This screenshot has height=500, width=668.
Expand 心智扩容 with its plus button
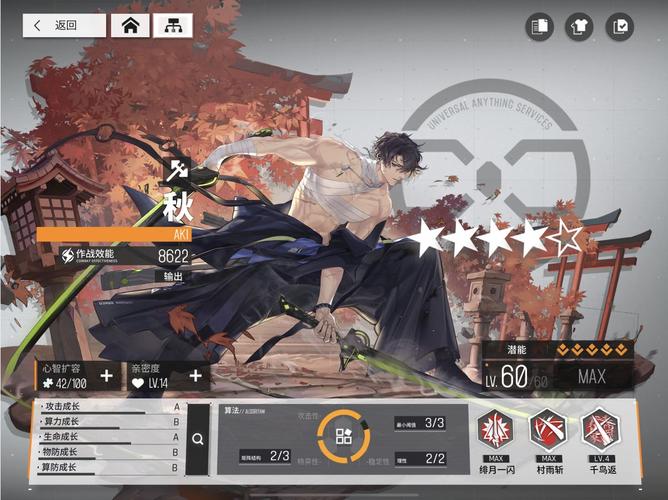click(x=107, y=376)
